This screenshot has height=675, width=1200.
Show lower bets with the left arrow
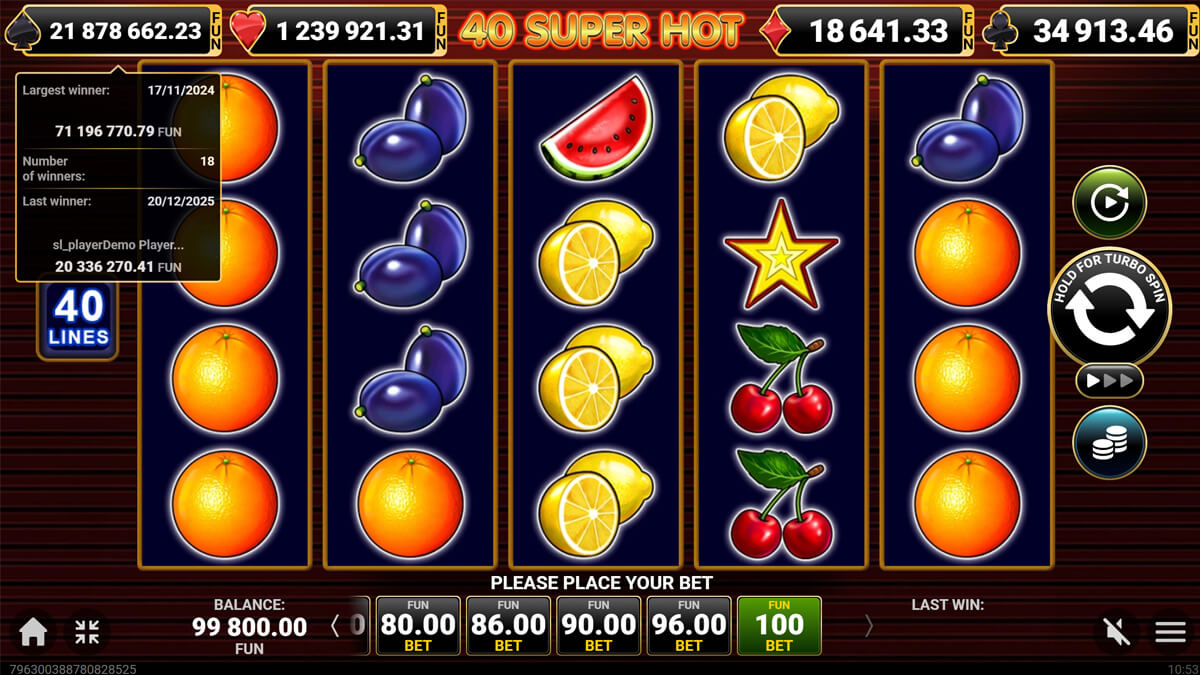[x=335, y=626]
